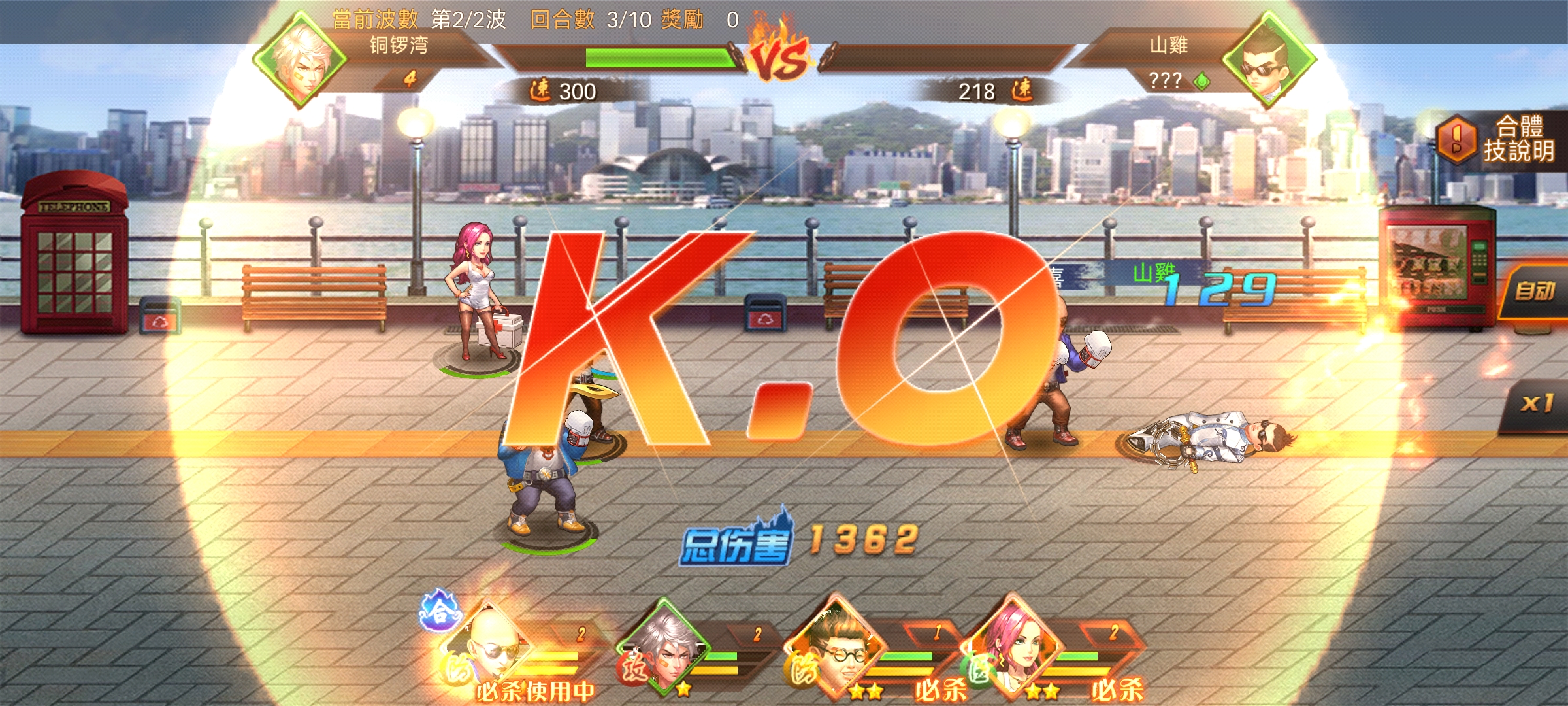The image size is (1568, 706).
Task: Tap the blue 合 combo skill badge
Action: [439, 612]
